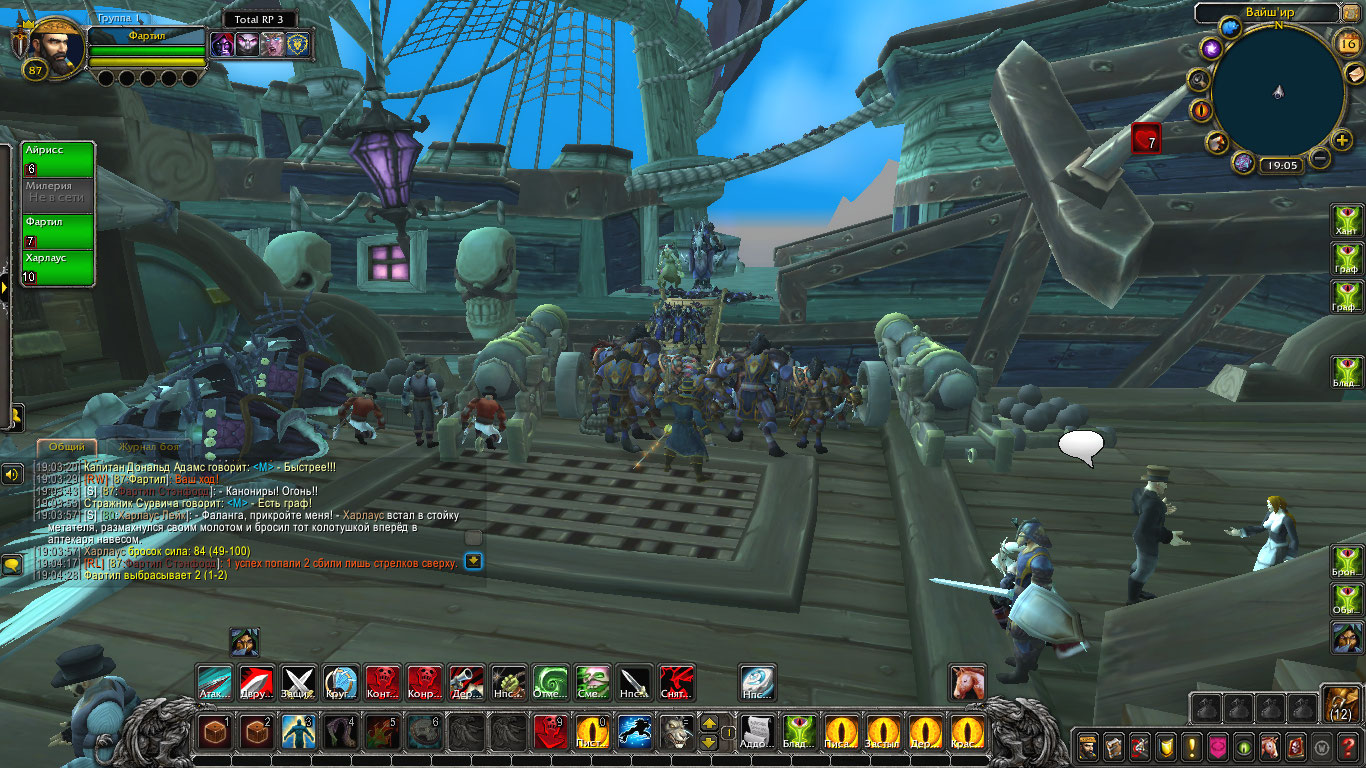Zoom in the minimap with plus button
Image resolution: width=1366 pixels, height=768 pixels.
(x=1342, y=140)
